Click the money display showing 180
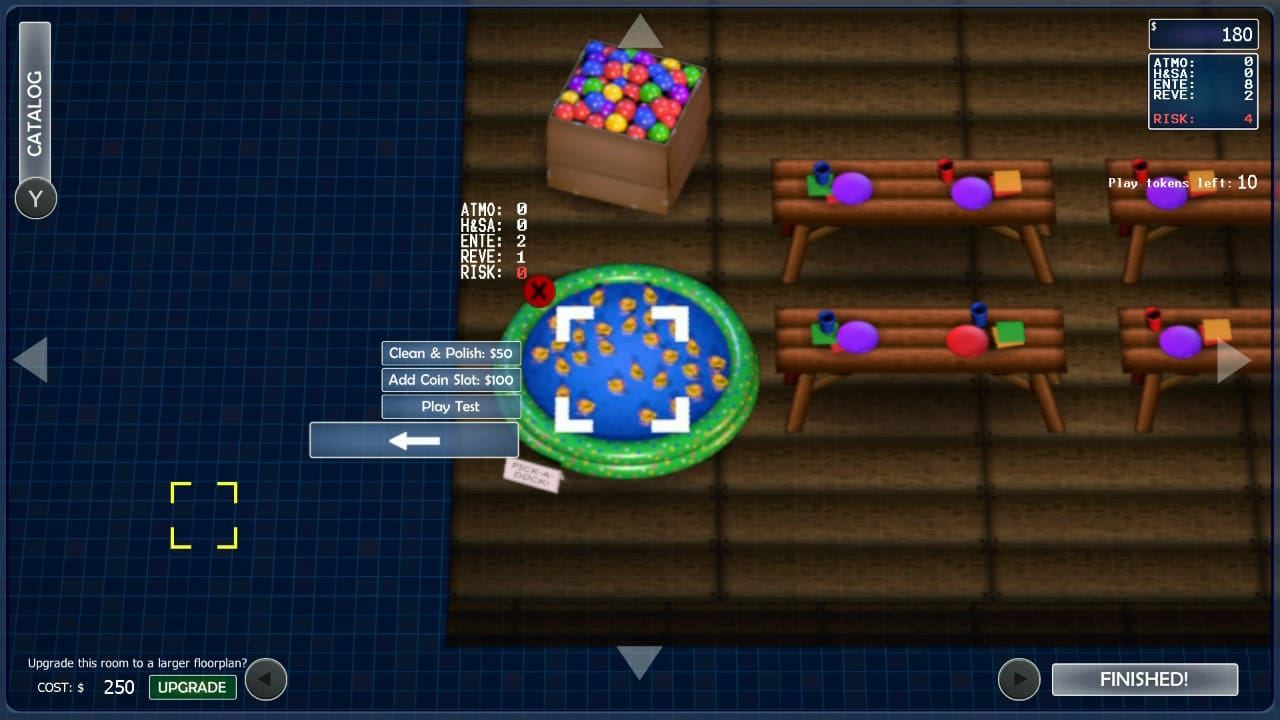The width and height of the screenshot is (1280, 720). point(1203,34)
